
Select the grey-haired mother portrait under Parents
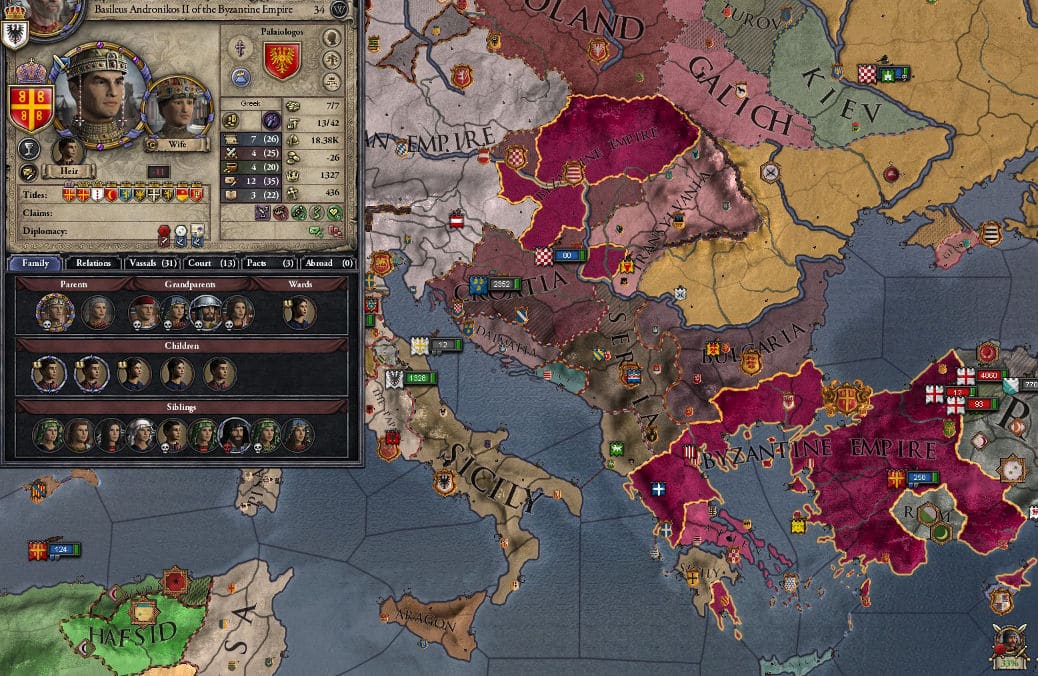pyautogui.click(x=97, y=312)
